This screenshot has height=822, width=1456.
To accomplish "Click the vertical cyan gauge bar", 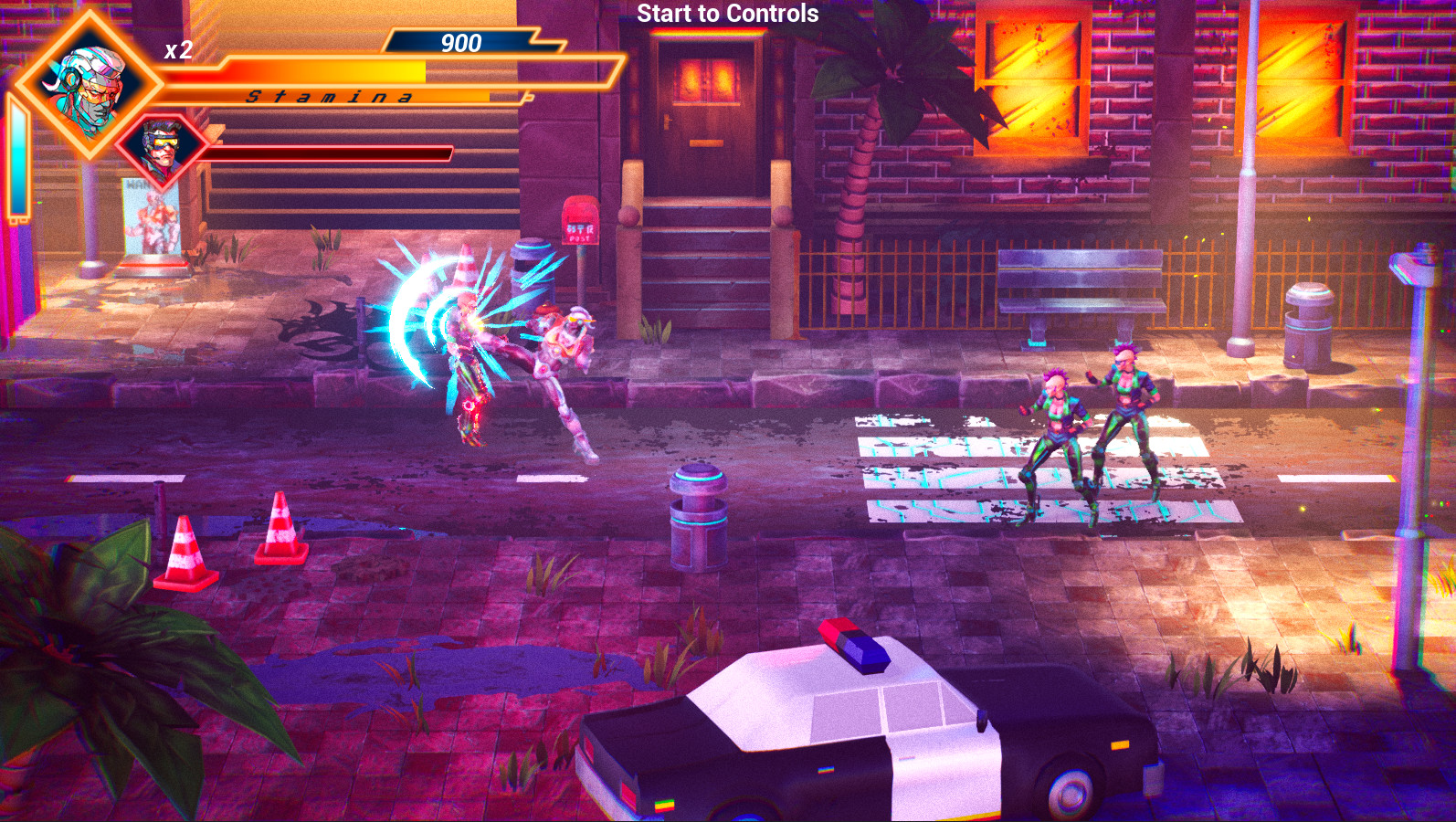I will 18,160.
